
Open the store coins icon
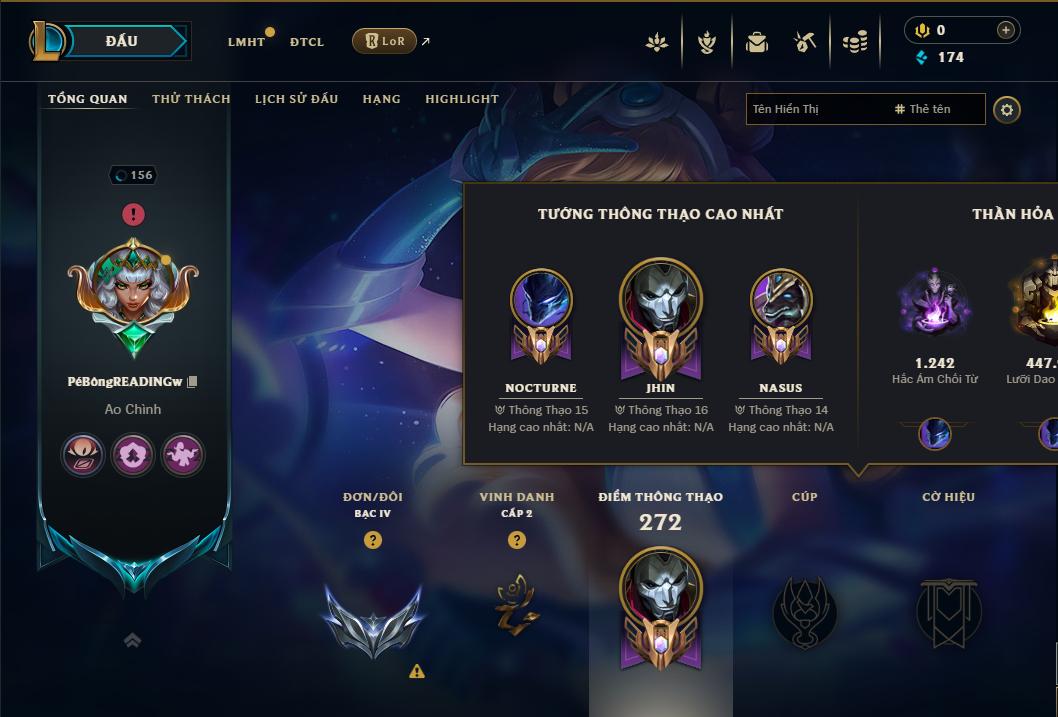click(854, 42)
